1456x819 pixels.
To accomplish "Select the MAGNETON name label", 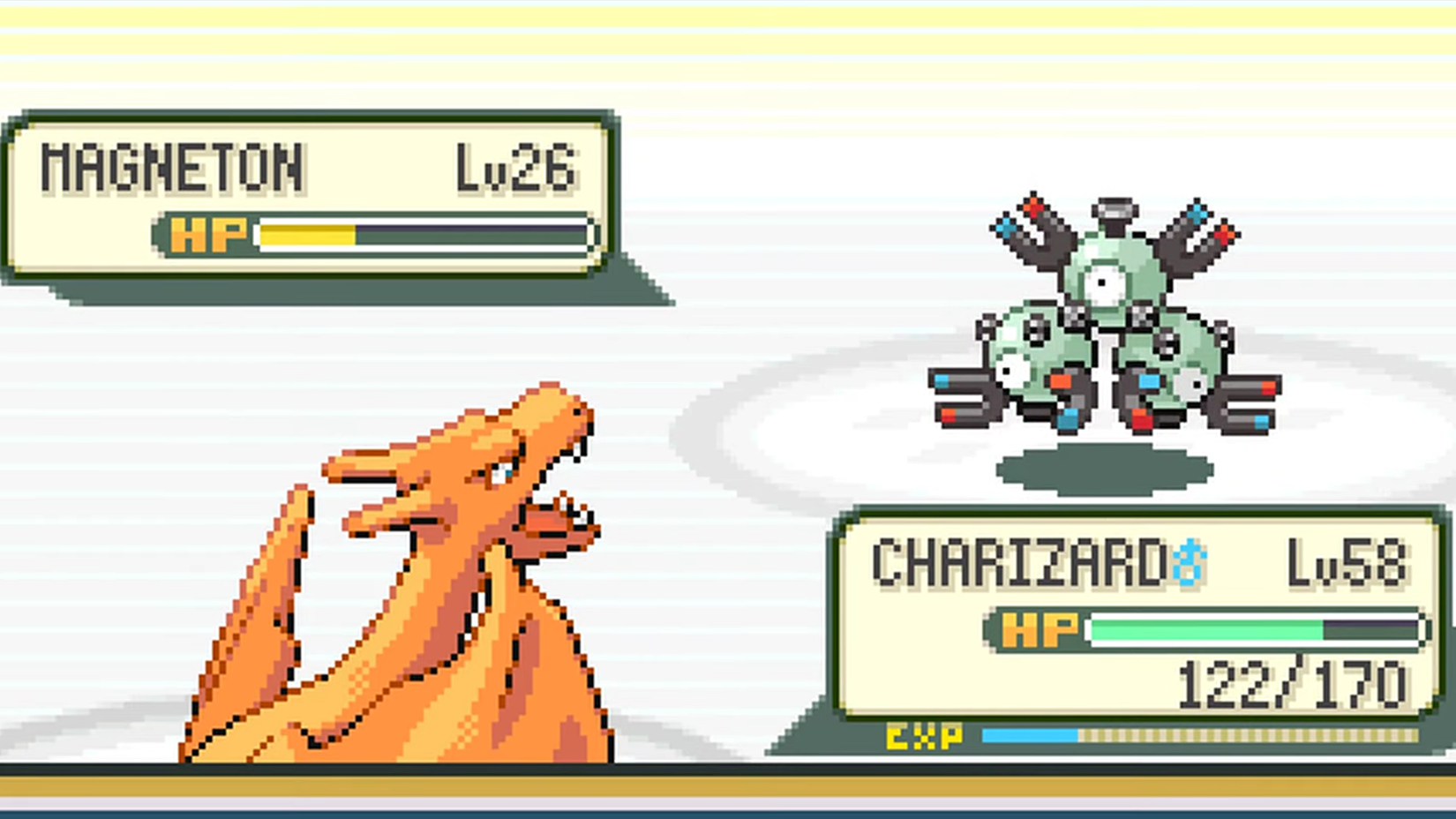I will 172,168.
